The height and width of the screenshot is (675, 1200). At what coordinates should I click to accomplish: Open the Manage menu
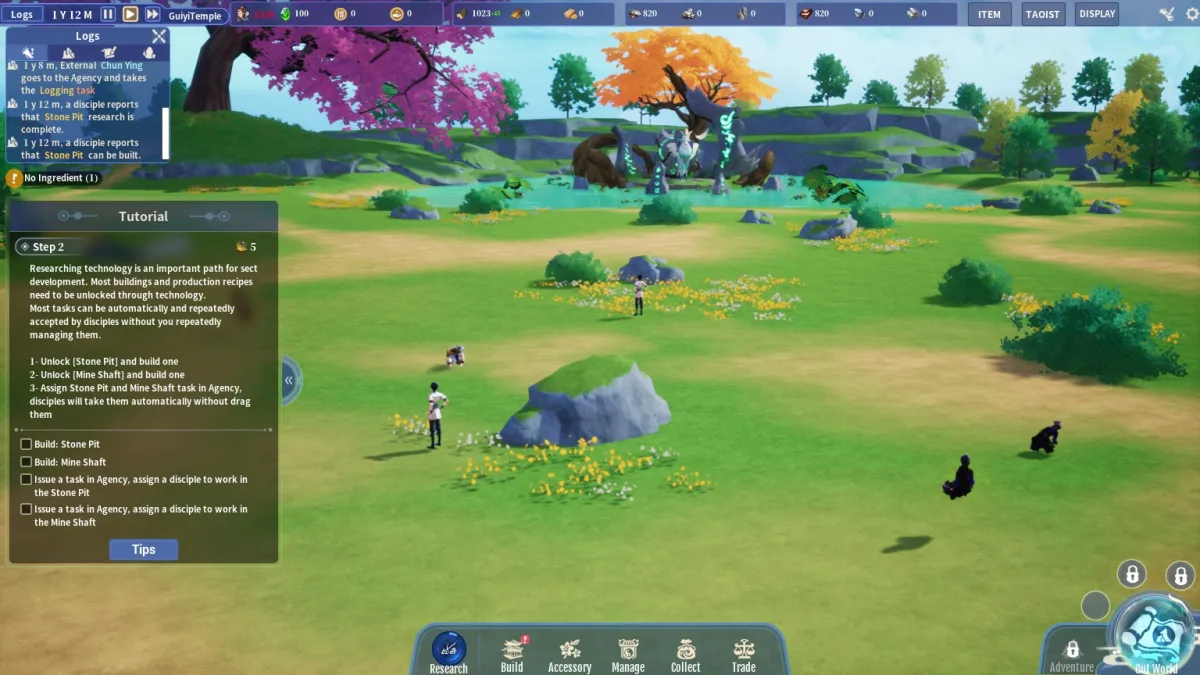(628, 654)
